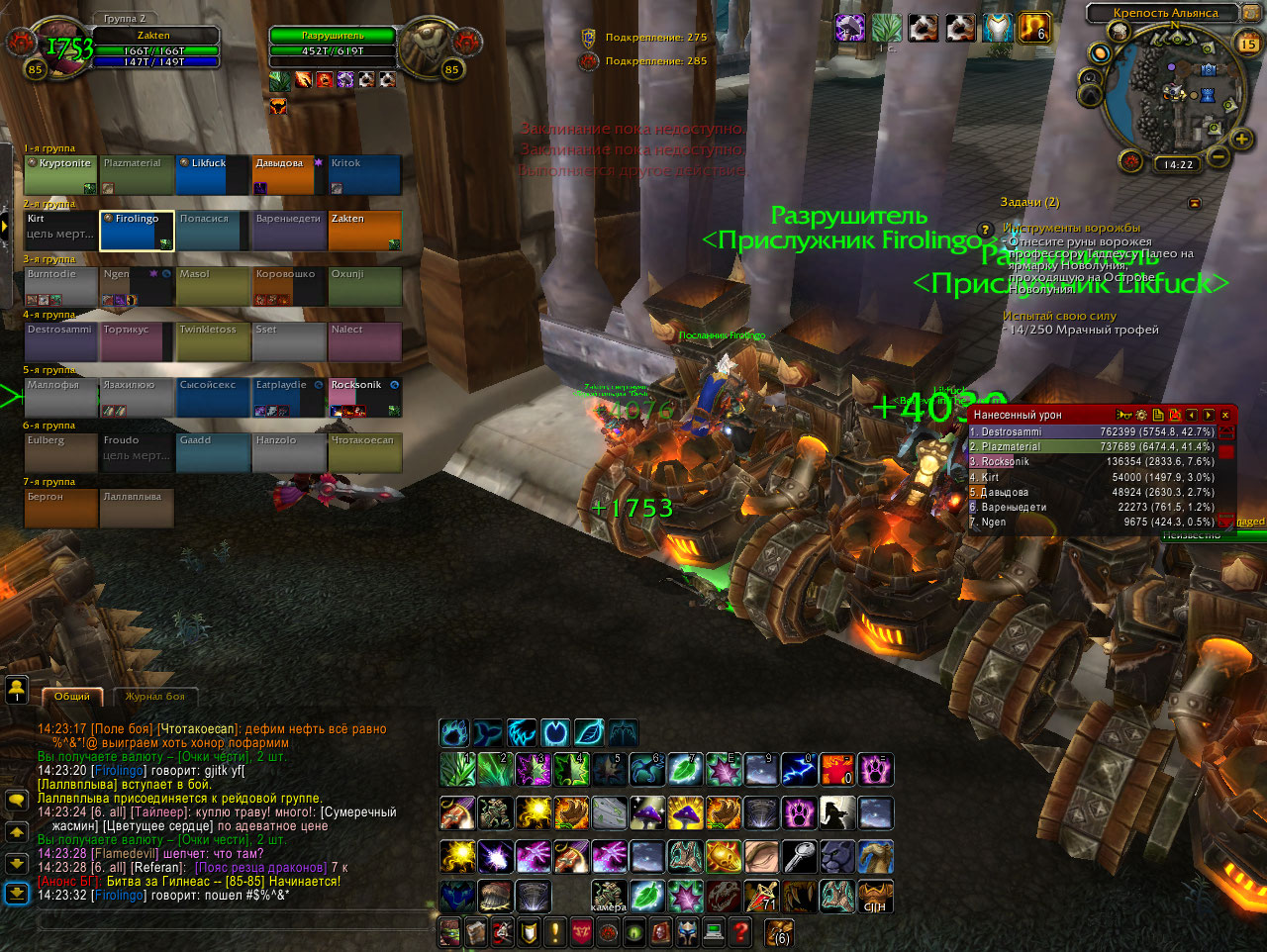The height and width of the screenshot is (952, 1267).
Task: Select Firolingo's raid frame
Action: (x=137, y=231)
